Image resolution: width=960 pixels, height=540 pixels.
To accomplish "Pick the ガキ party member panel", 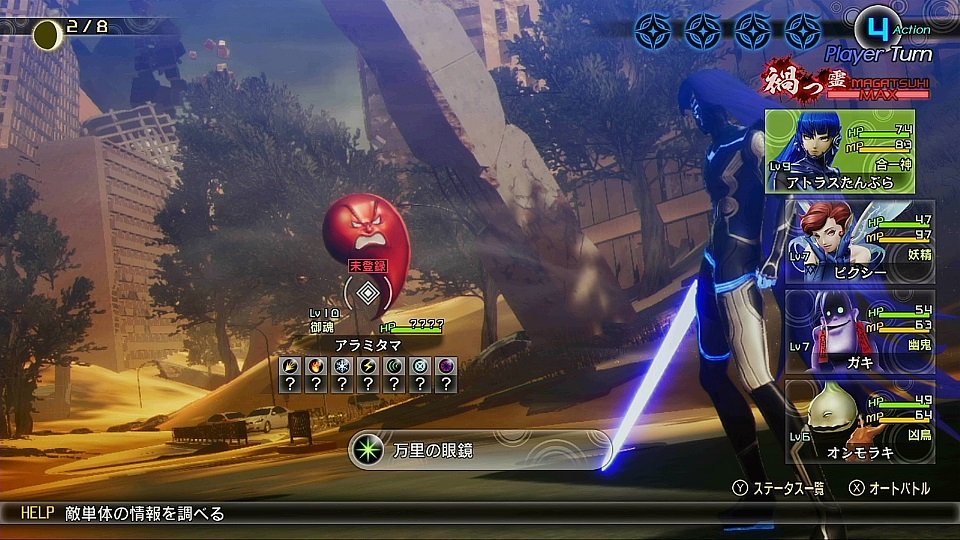I will coord(846,332).
